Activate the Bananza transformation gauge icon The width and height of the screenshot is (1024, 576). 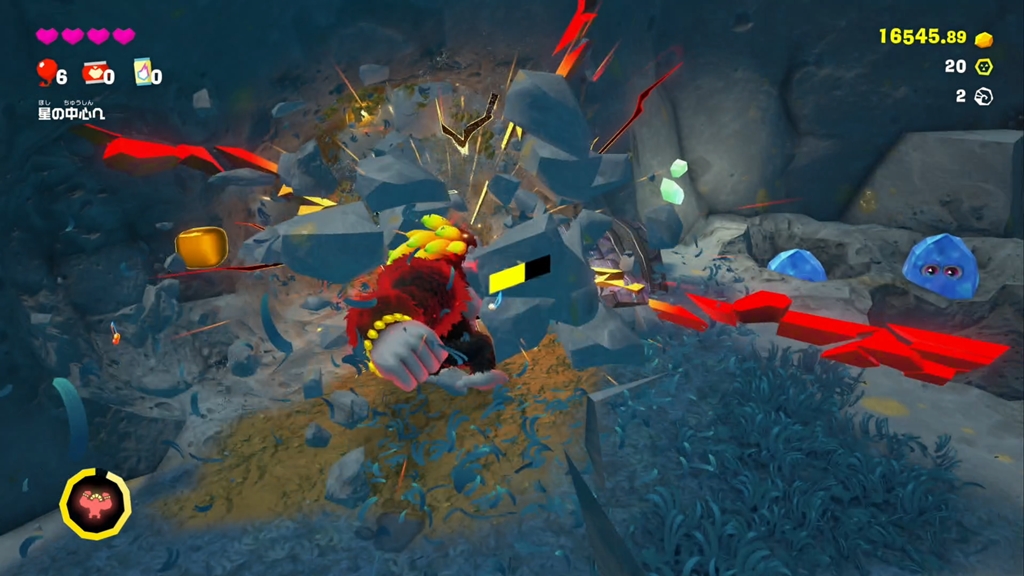pos(95,503)
